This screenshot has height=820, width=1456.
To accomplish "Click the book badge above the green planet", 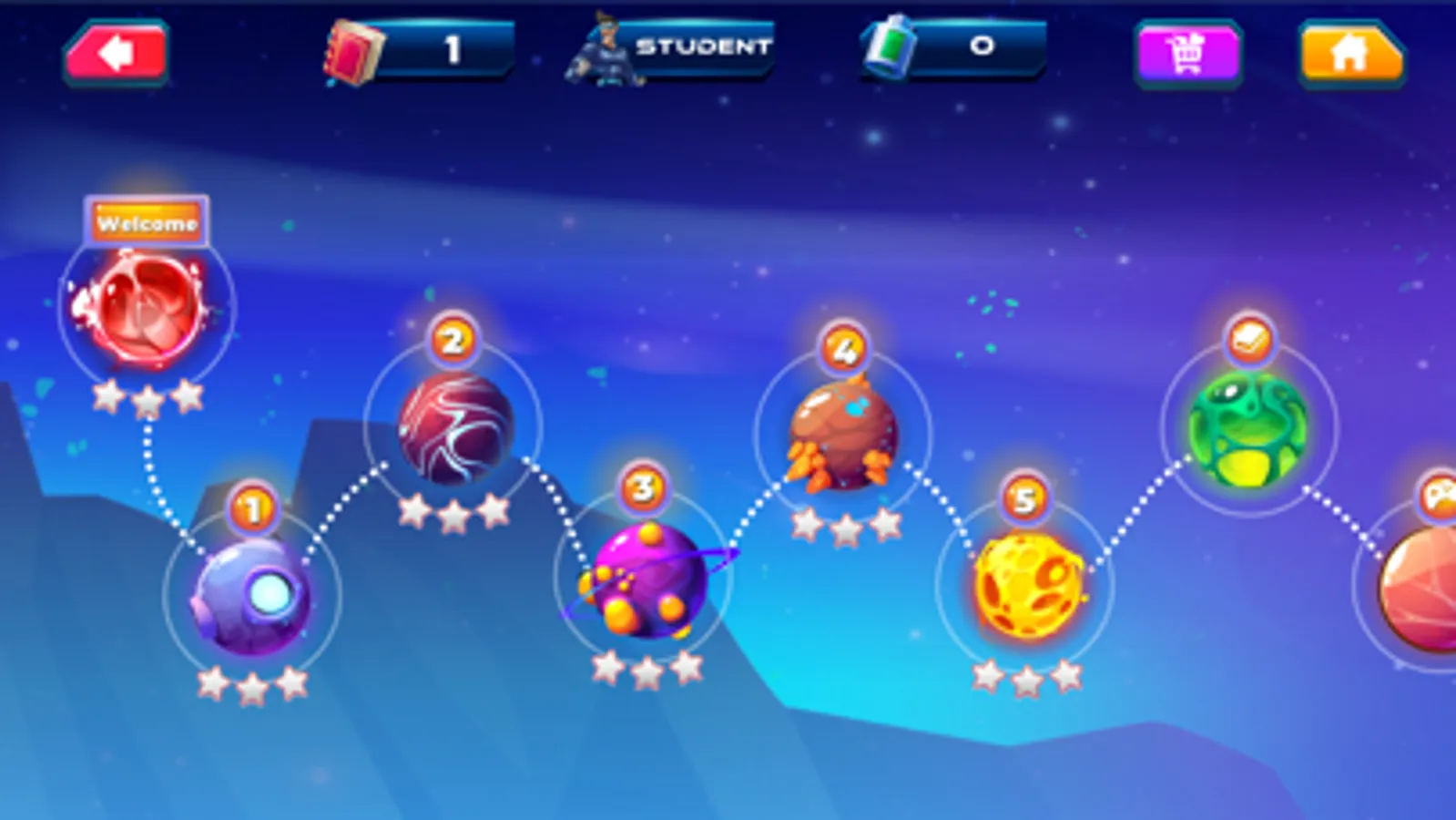I will pyautogui.click(x=1252, y=337).
